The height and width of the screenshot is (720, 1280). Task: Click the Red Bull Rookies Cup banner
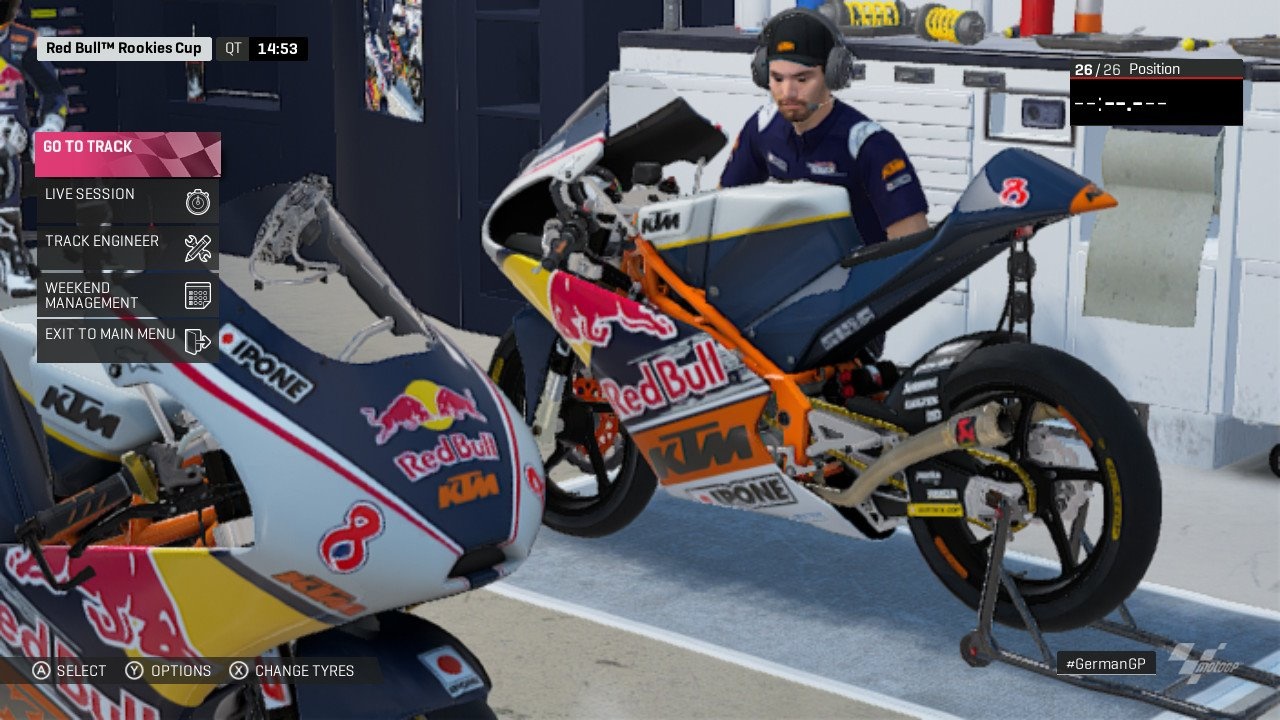click(122, 47)
